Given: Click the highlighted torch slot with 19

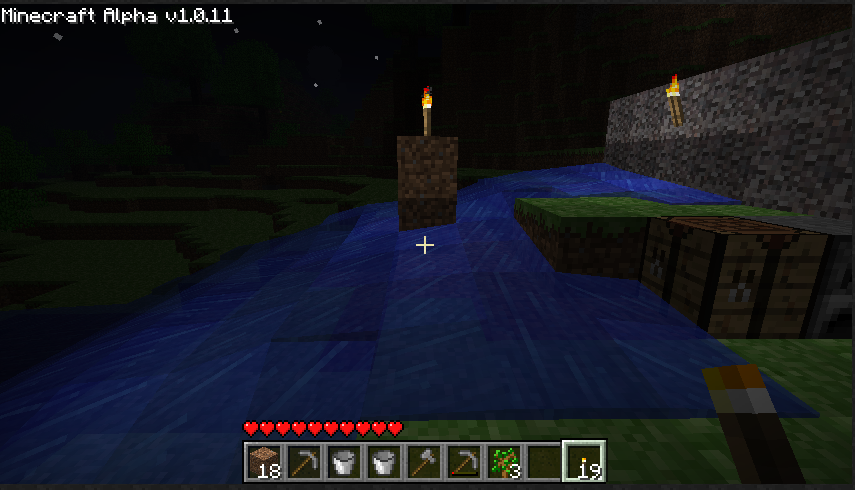Looking at the screenshot, I should click(582, 462).
